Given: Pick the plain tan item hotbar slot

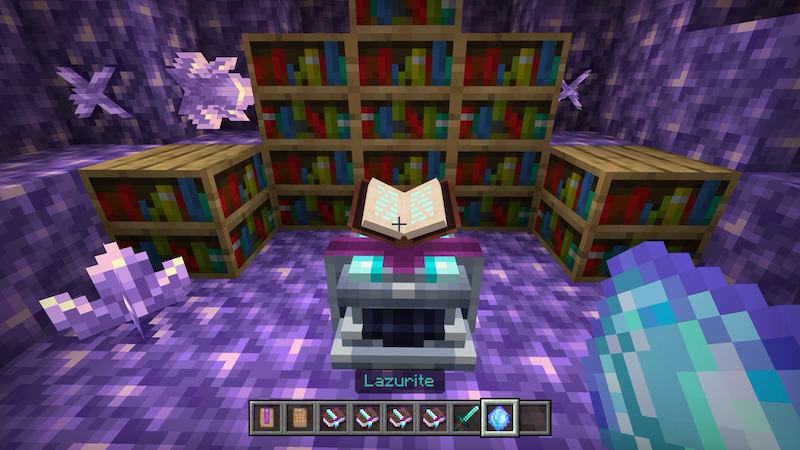Looking at the screenshot, I should pos(298,415).
